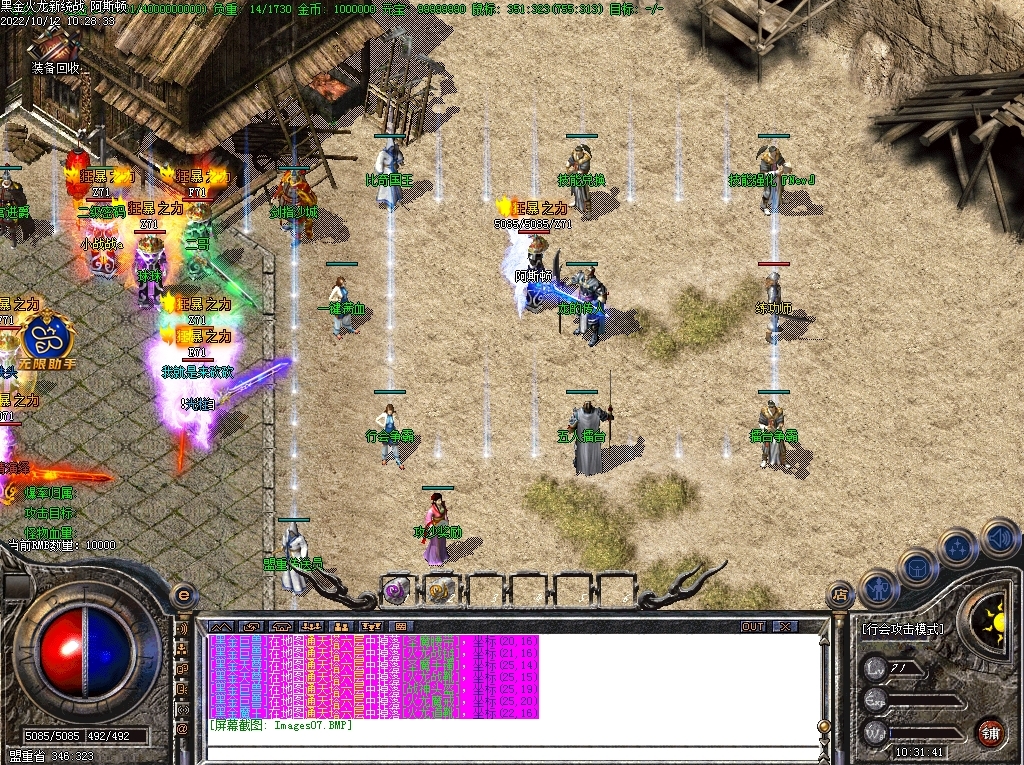Close the chat panel with X

click(x=786, y=627)
